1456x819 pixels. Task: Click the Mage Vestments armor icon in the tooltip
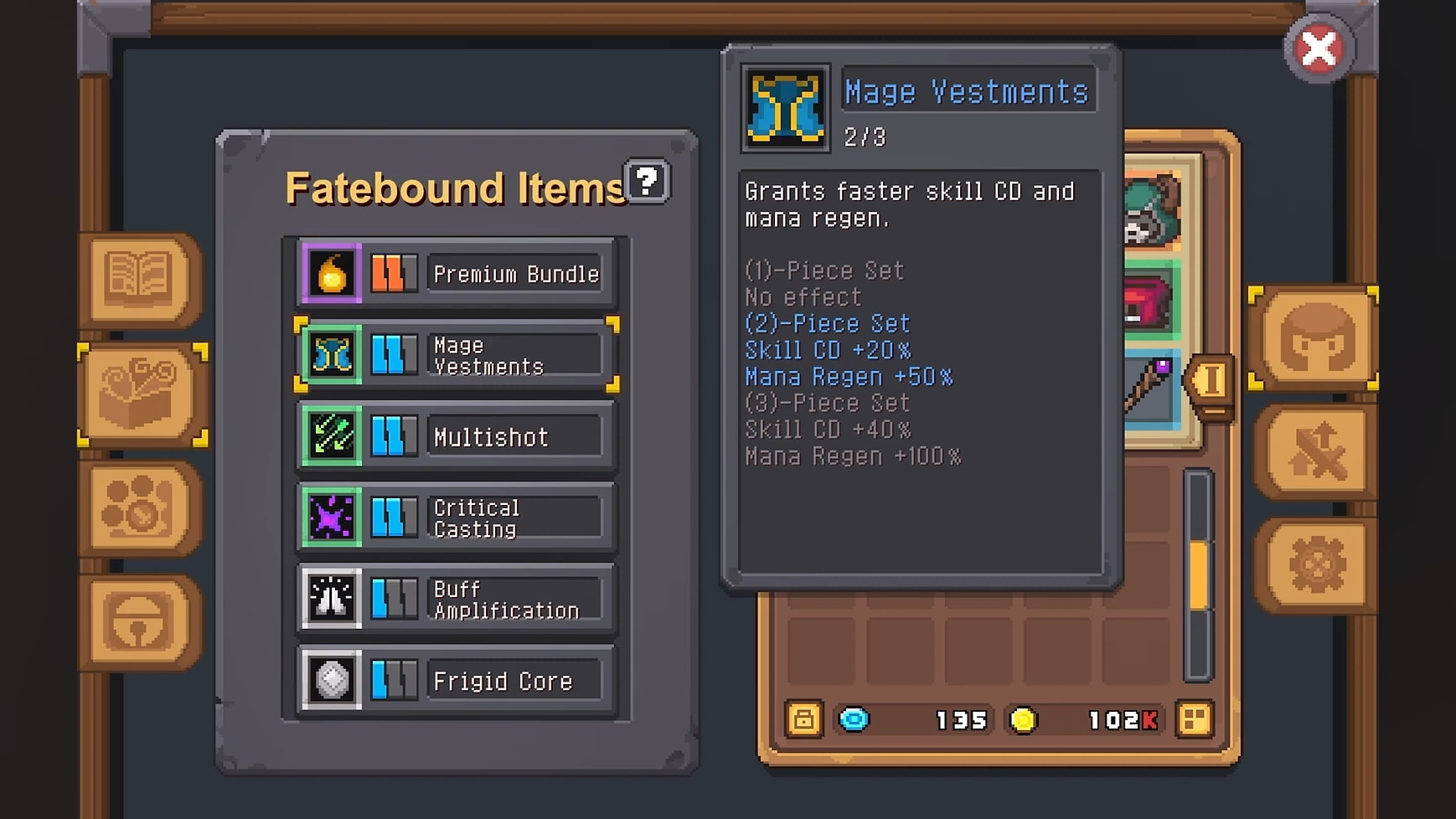[784, 106]
